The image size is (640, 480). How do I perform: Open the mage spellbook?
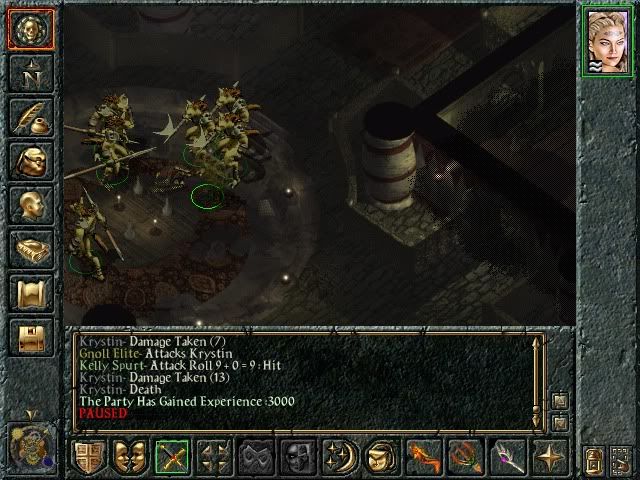[30, 248]
